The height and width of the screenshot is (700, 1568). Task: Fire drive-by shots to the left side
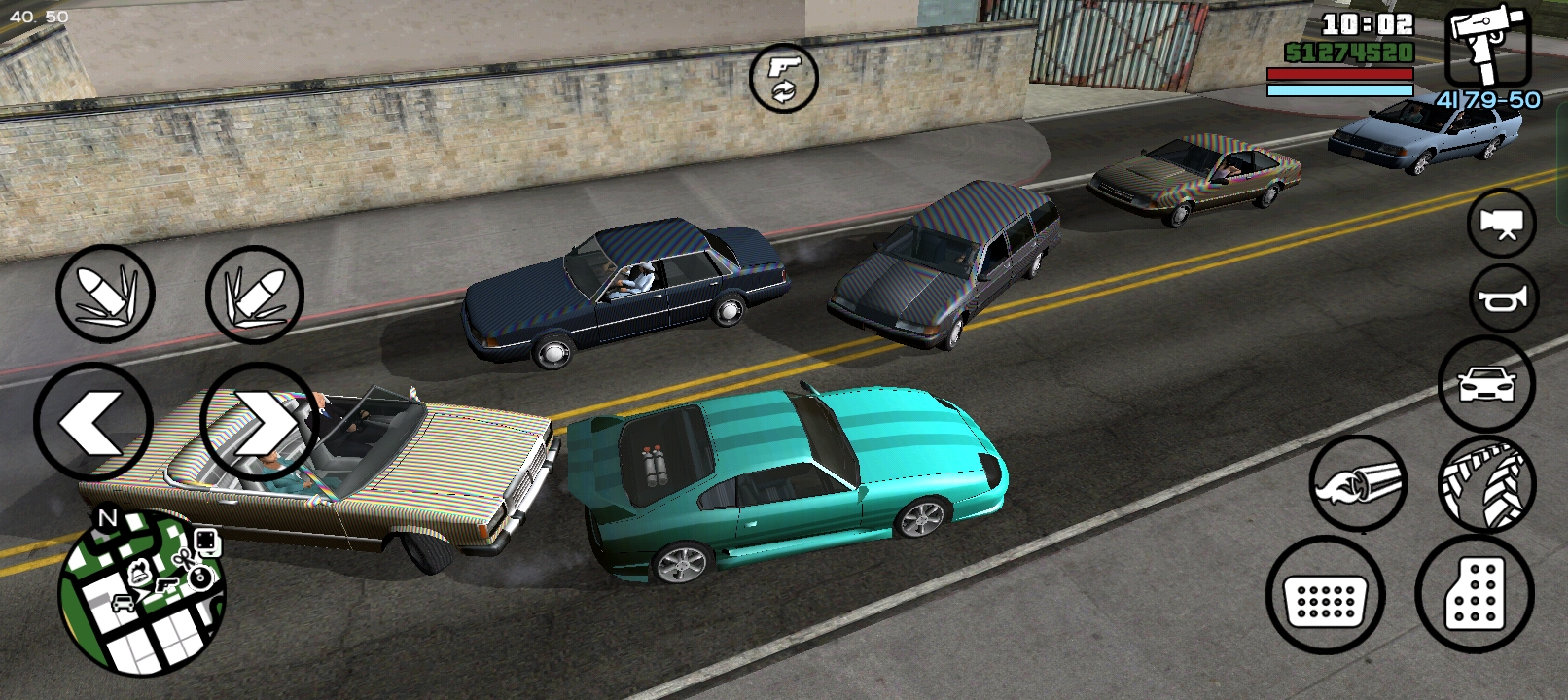coord(105,294)
